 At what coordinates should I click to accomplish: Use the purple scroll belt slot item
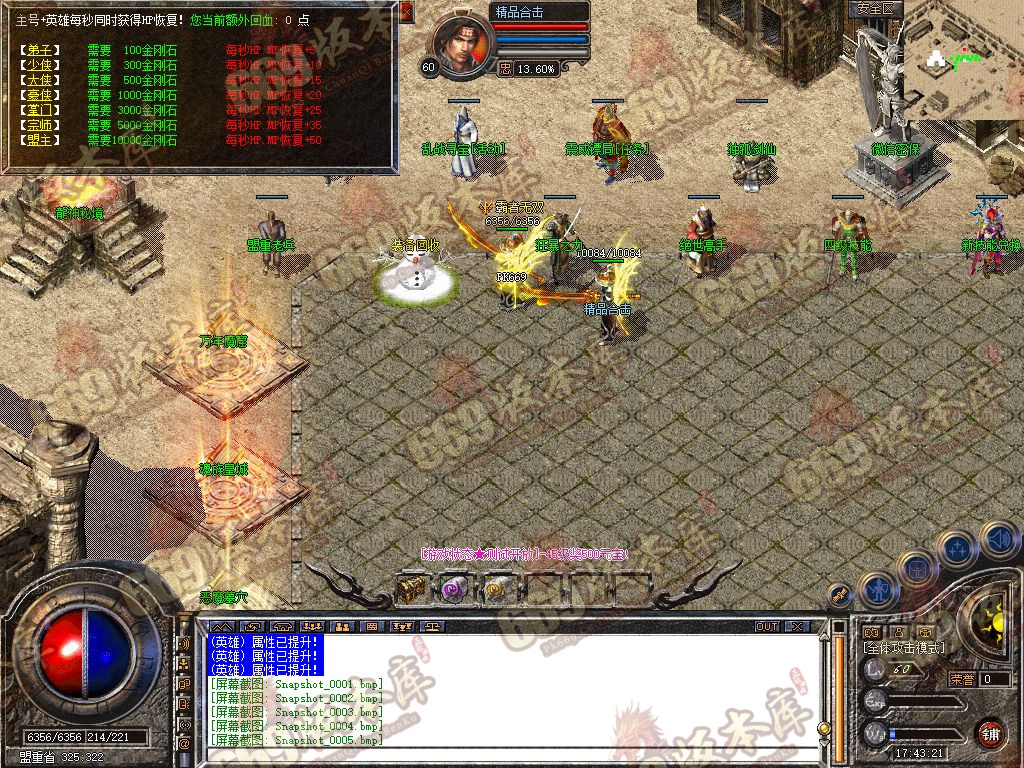pyautogui.click(x=453, y=589)
